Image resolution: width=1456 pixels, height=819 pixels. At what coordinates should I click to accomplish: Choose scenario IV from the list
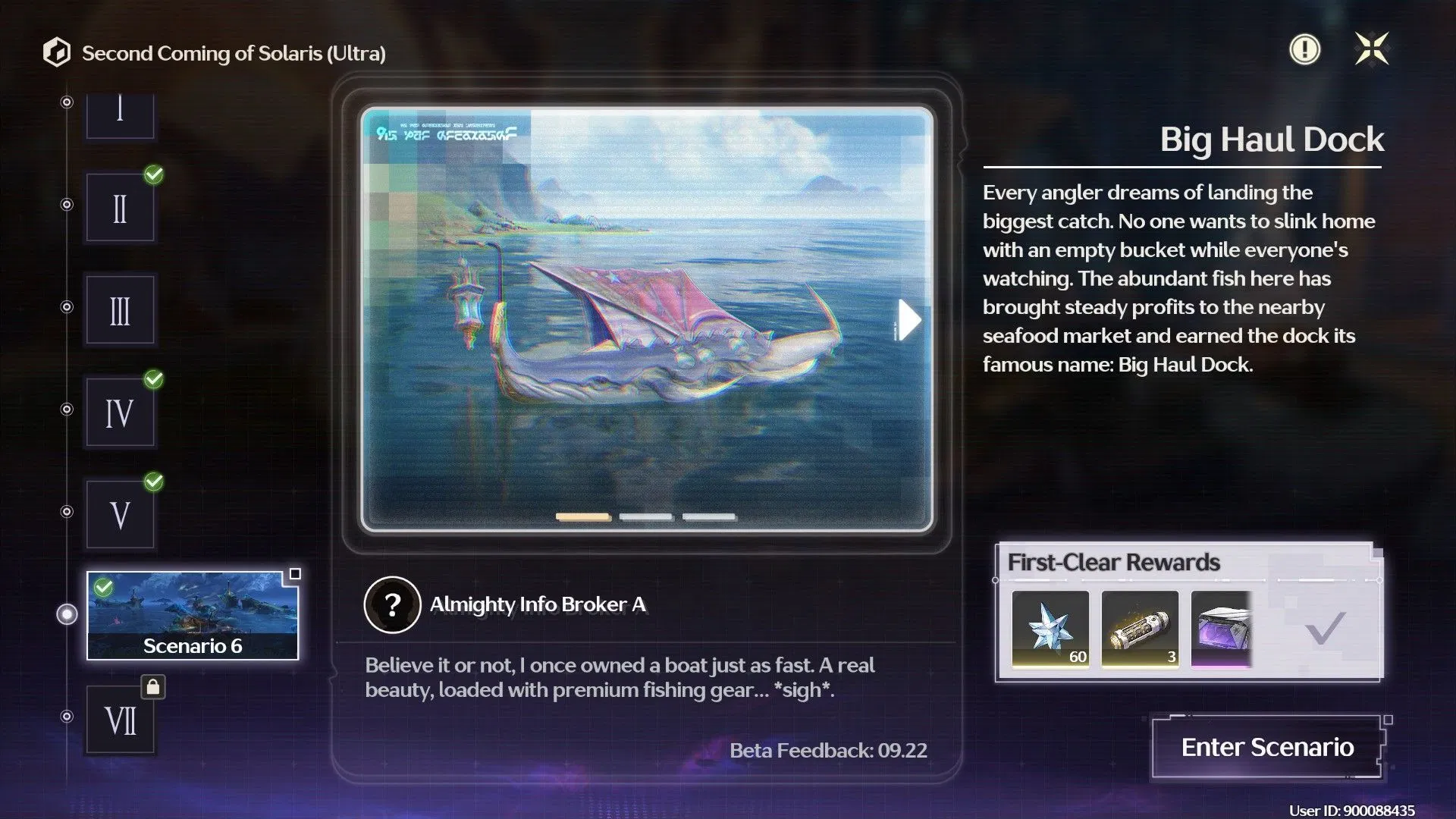[120, 413]
